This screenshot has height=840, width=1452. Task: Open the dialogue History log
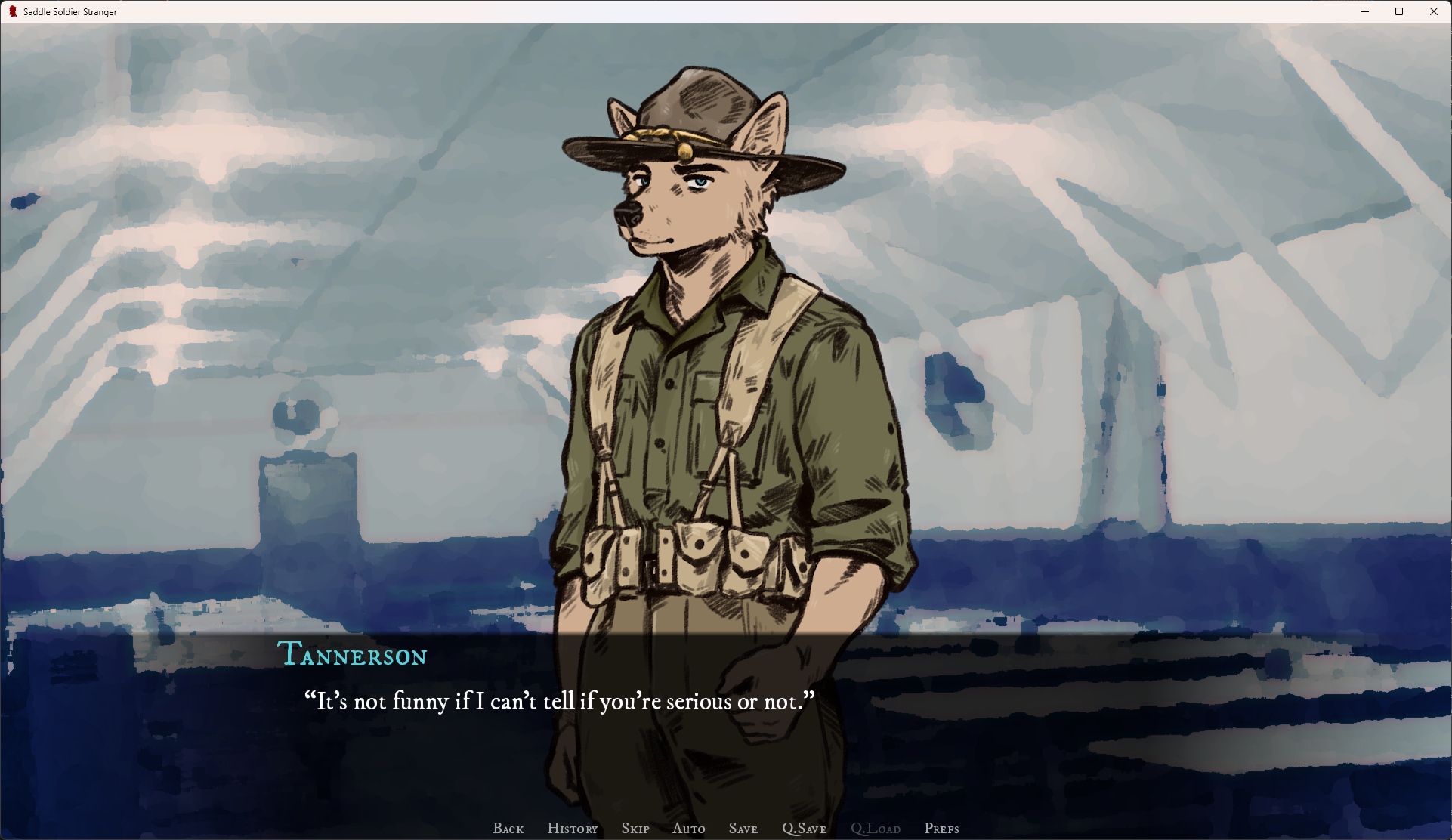point(572,829)
